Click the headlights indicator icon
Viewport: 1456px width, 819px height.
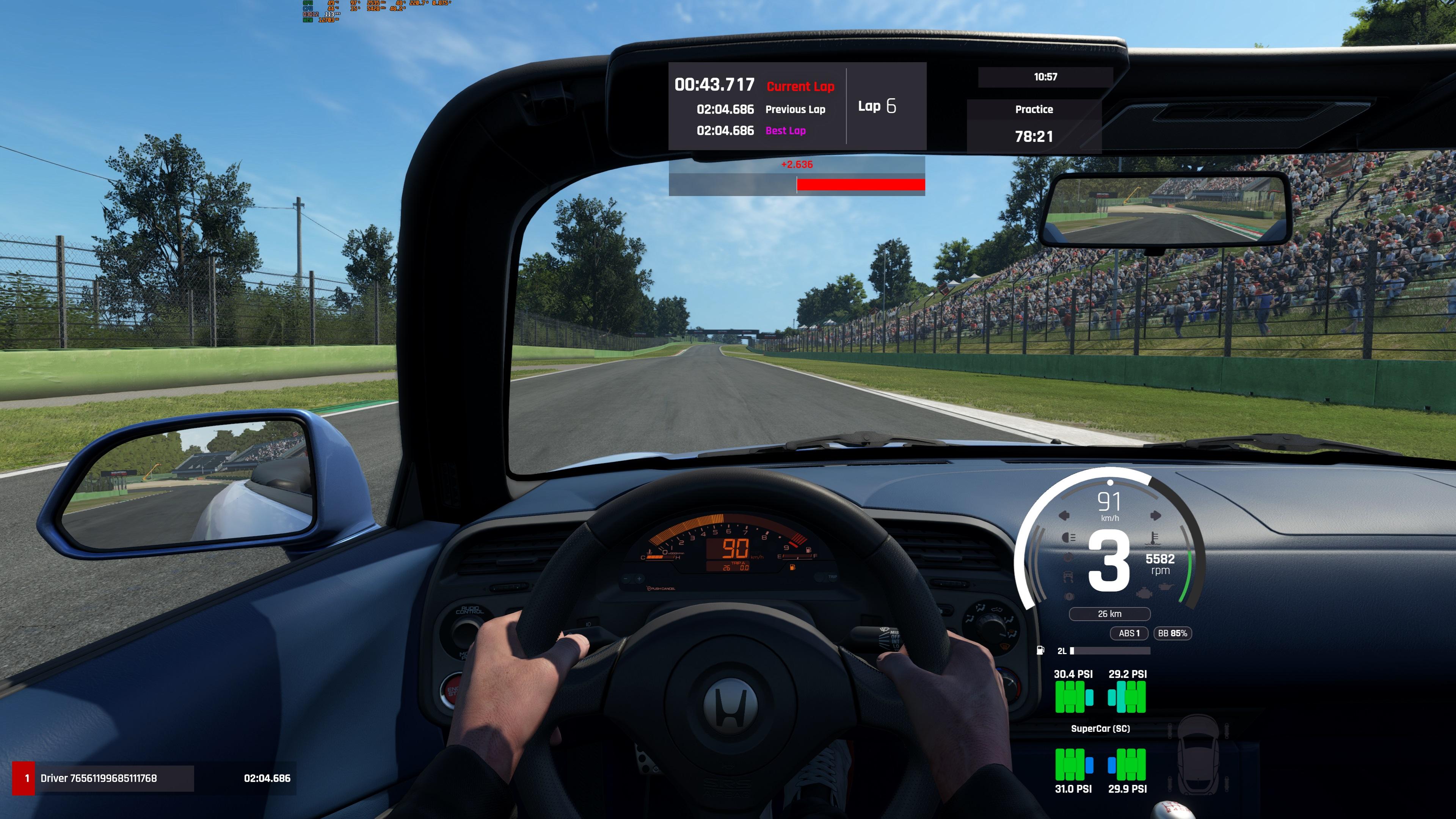click(1068, 538)
